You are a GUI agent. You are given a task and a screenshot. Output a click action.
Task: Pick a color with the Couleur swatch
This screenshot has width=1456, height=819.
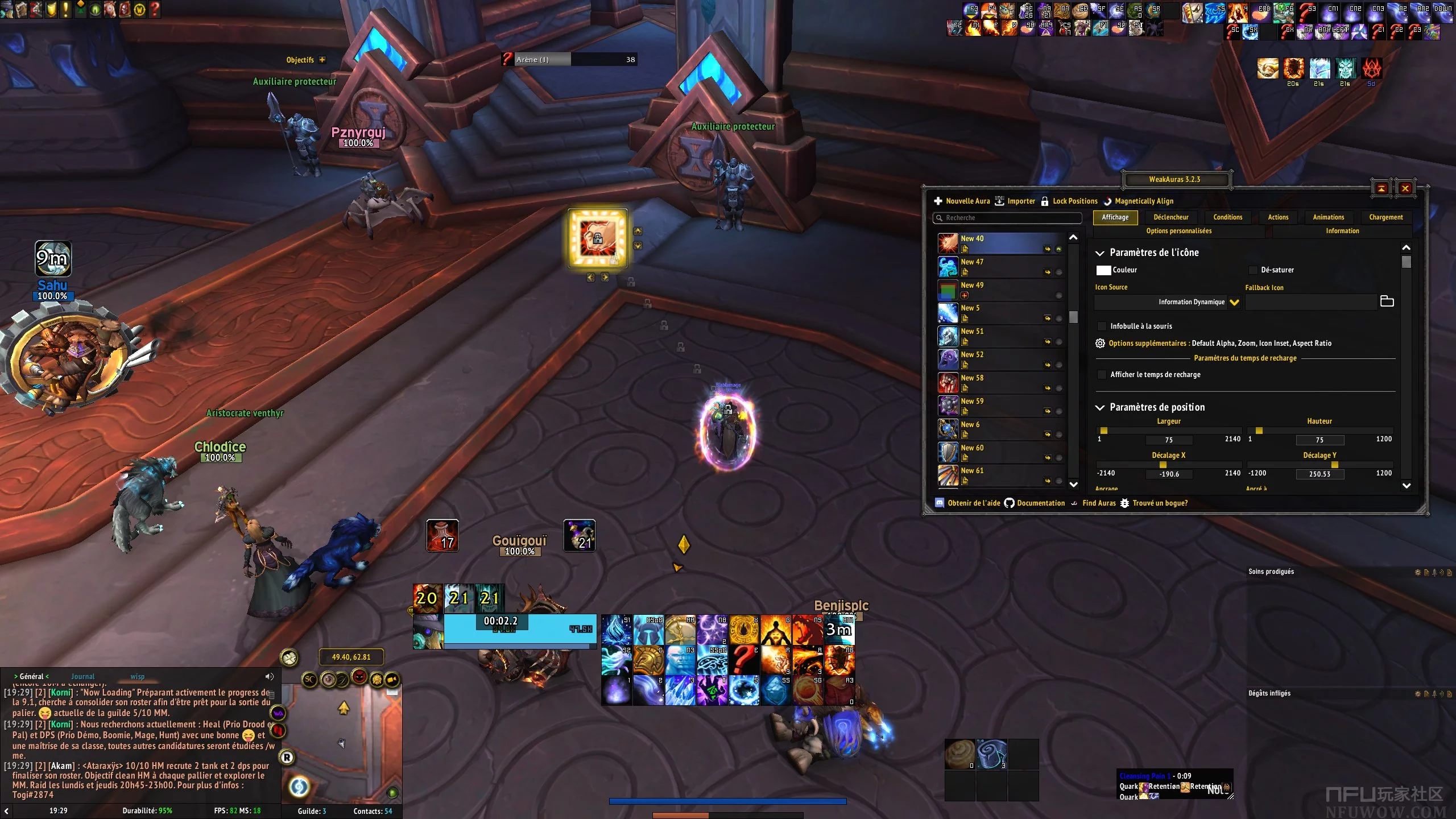coord(1103,270)
